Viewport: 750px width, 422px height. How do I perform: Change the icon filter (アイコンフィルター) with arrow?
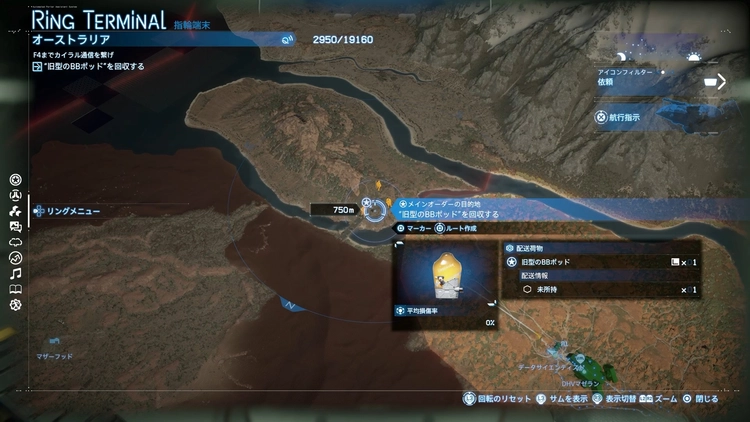719,82
